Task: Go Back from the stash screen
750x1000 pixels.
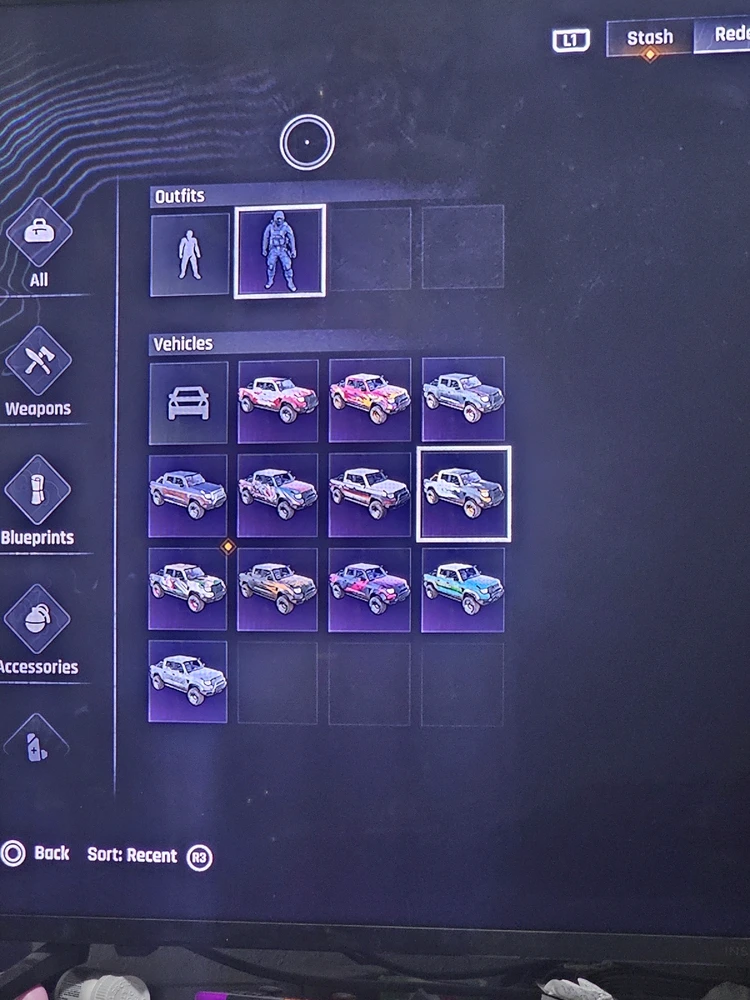Action: (37, 854)
